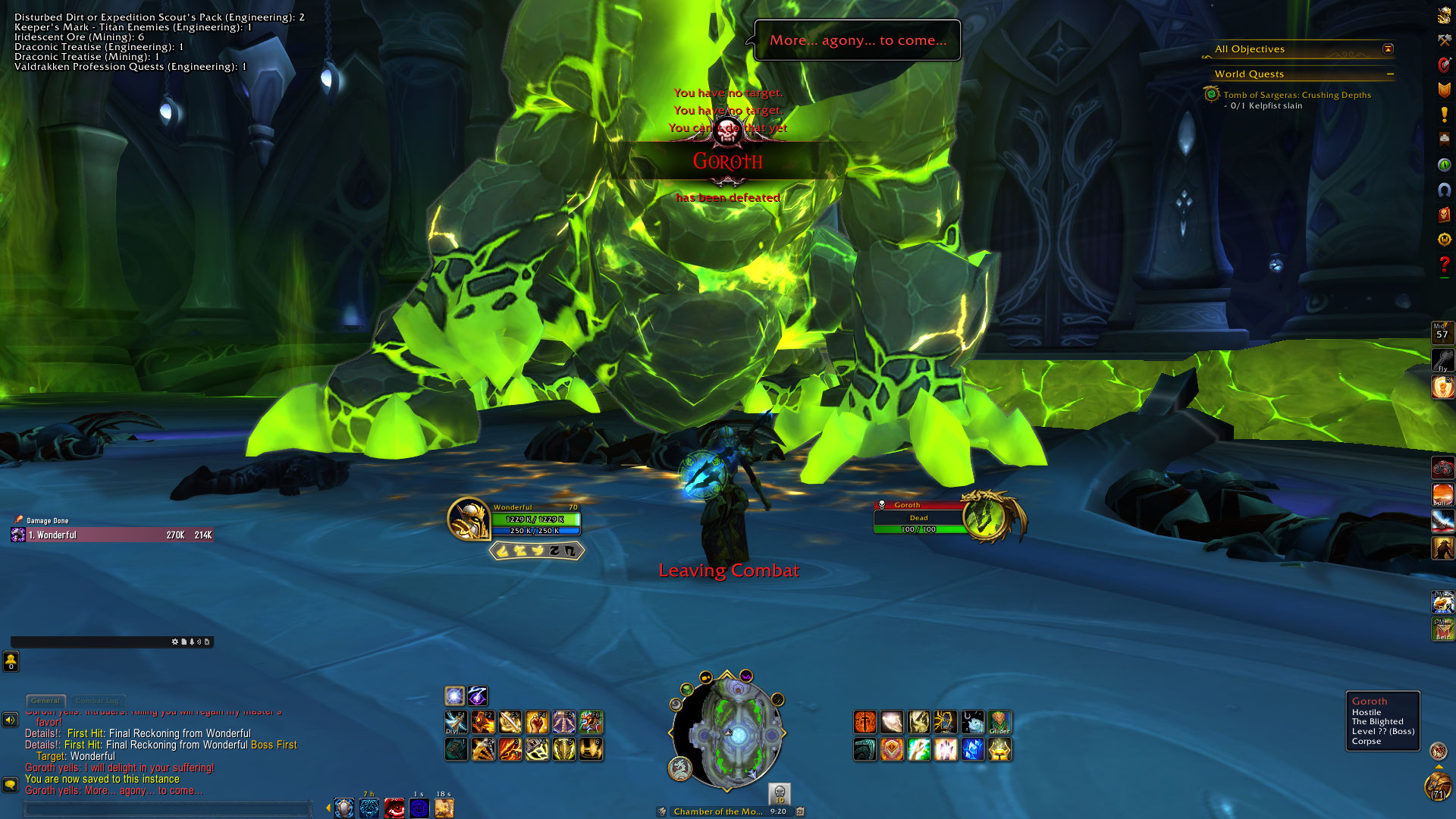Click the minimap showing the chamber

[x=727, y=733]
